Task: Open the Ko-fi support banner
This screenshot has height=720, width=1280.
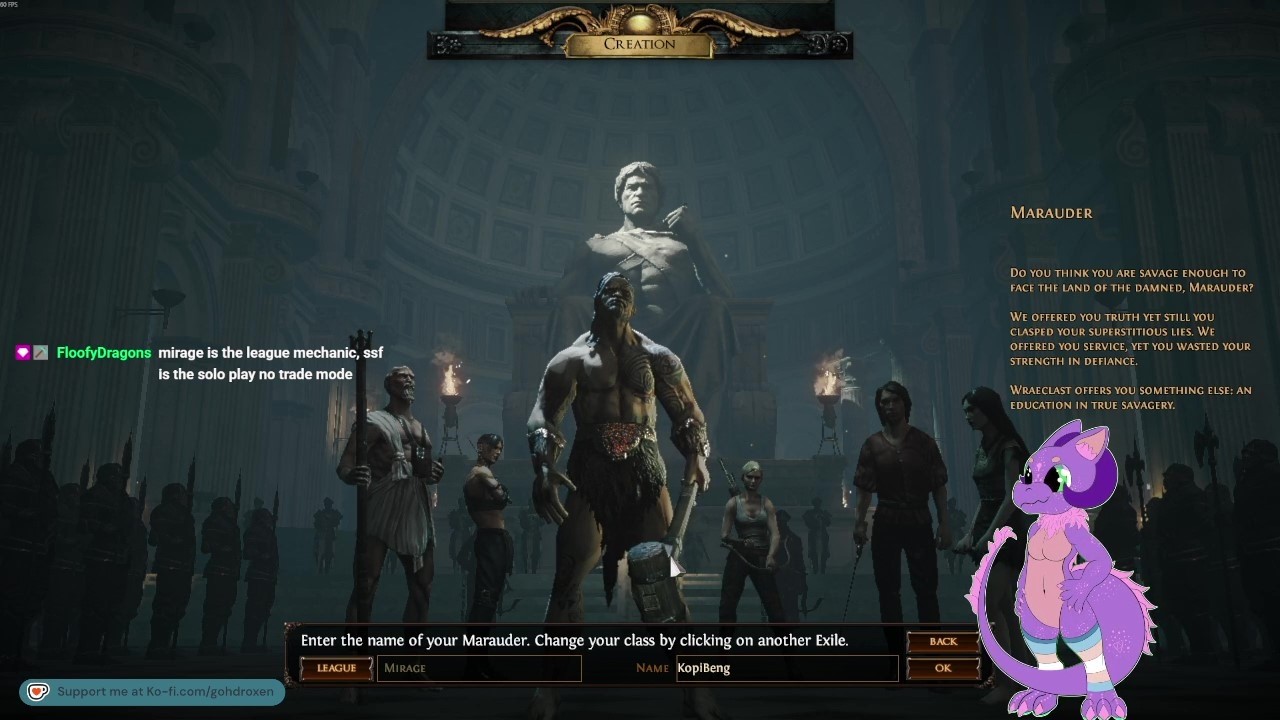Action: tap(152, 692)
